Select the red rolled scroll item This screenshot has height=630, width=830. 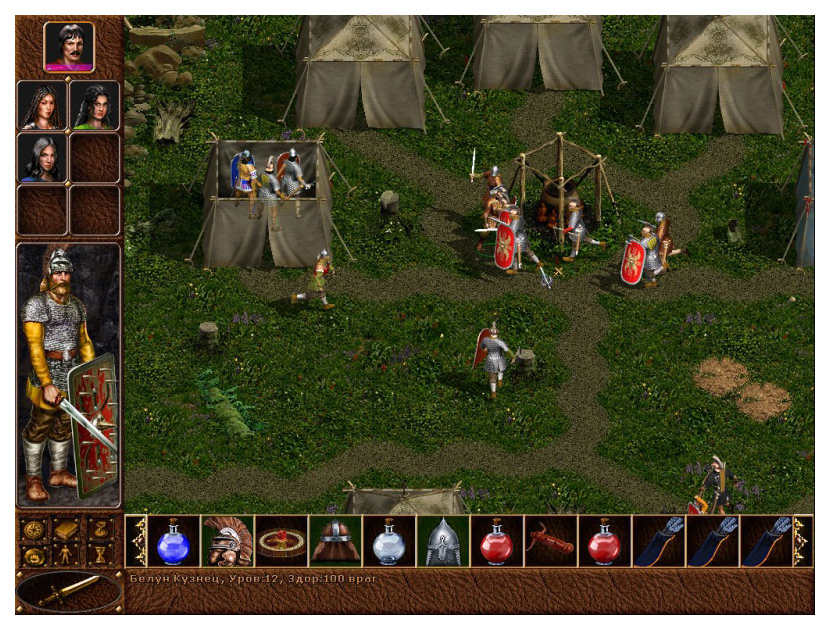tap(550, 541)
